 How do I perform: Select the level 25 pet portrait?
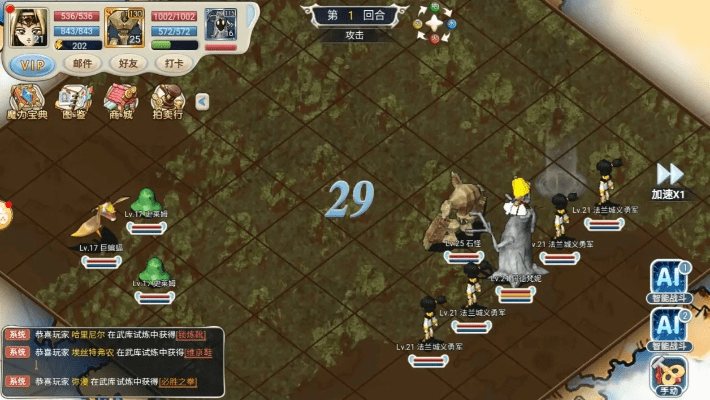pyautogui.click(x=125, y=26)
